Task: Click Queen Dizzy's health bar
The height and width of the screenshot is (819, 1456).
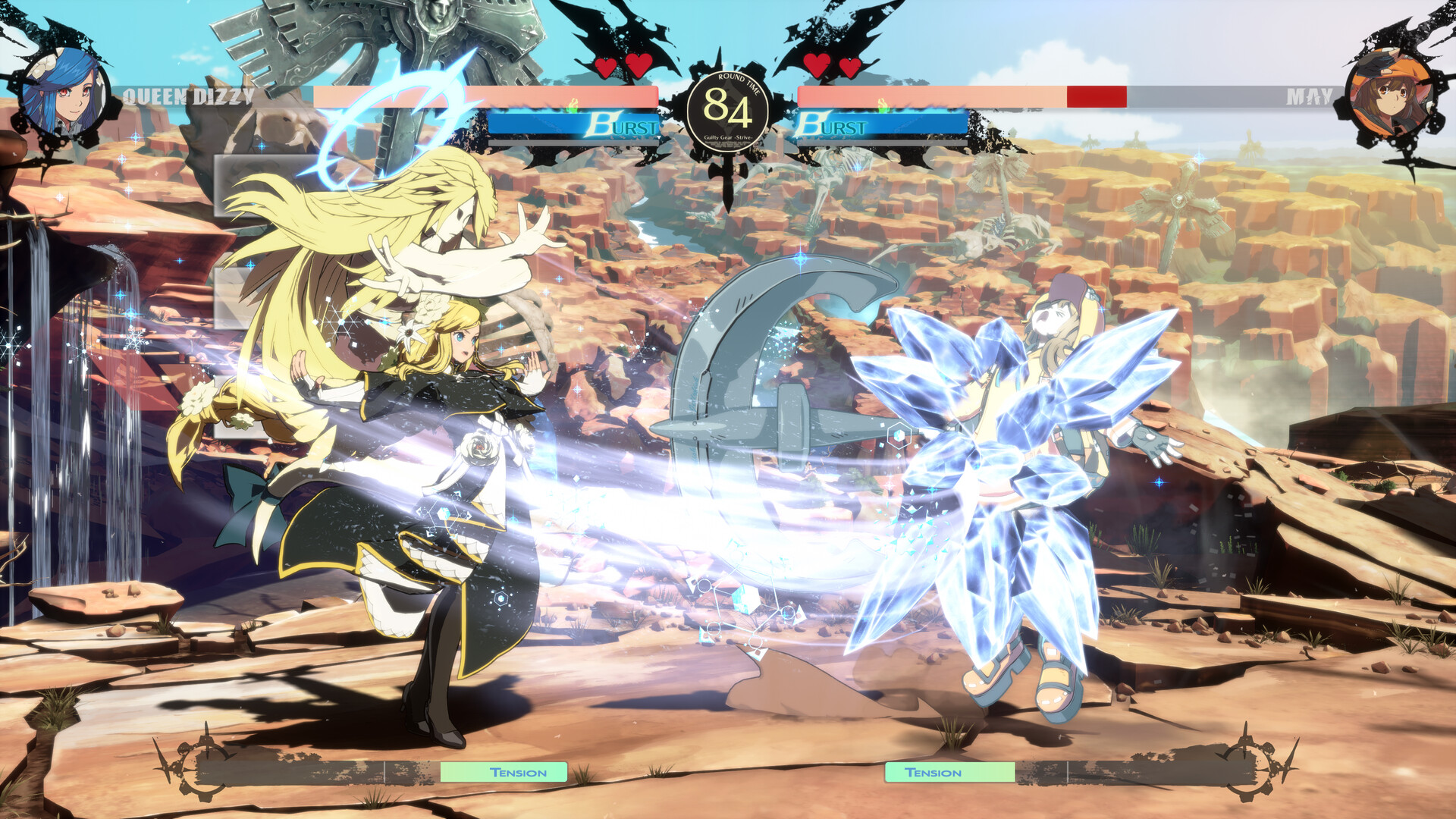Action: coord(485,94)
